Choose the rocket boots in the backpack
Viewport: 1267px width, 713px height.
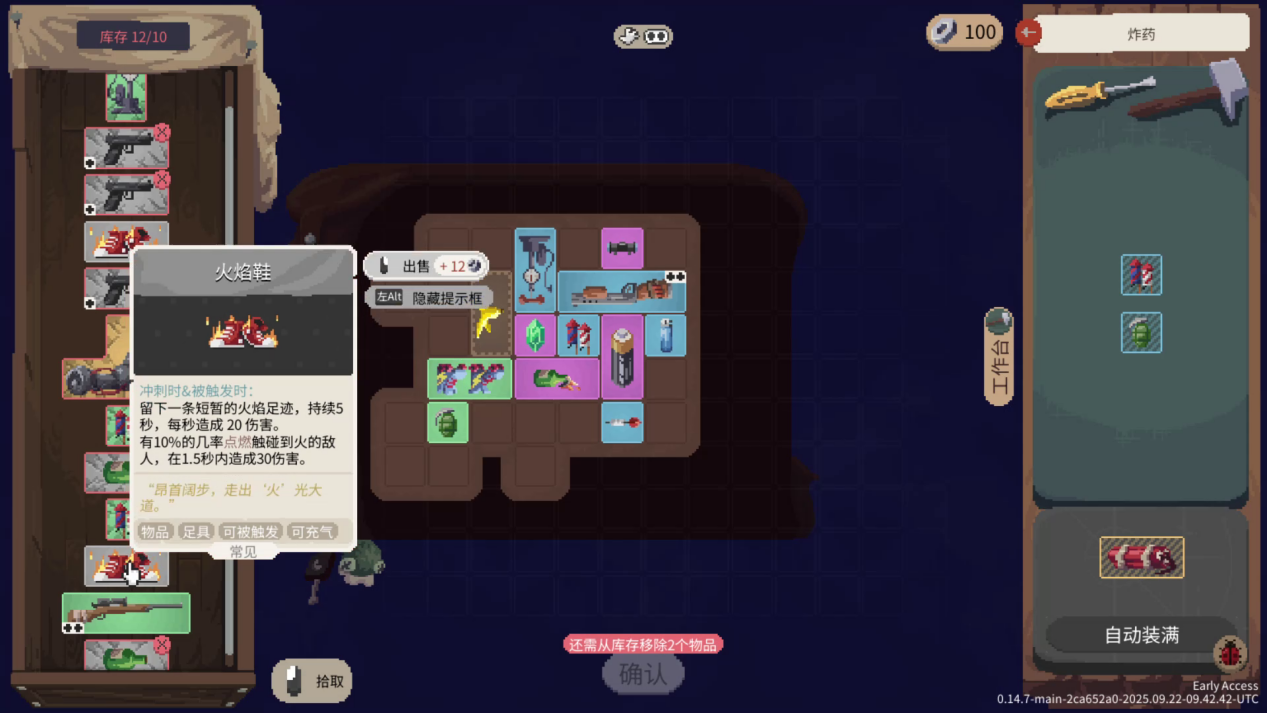[x=469, y=380]
